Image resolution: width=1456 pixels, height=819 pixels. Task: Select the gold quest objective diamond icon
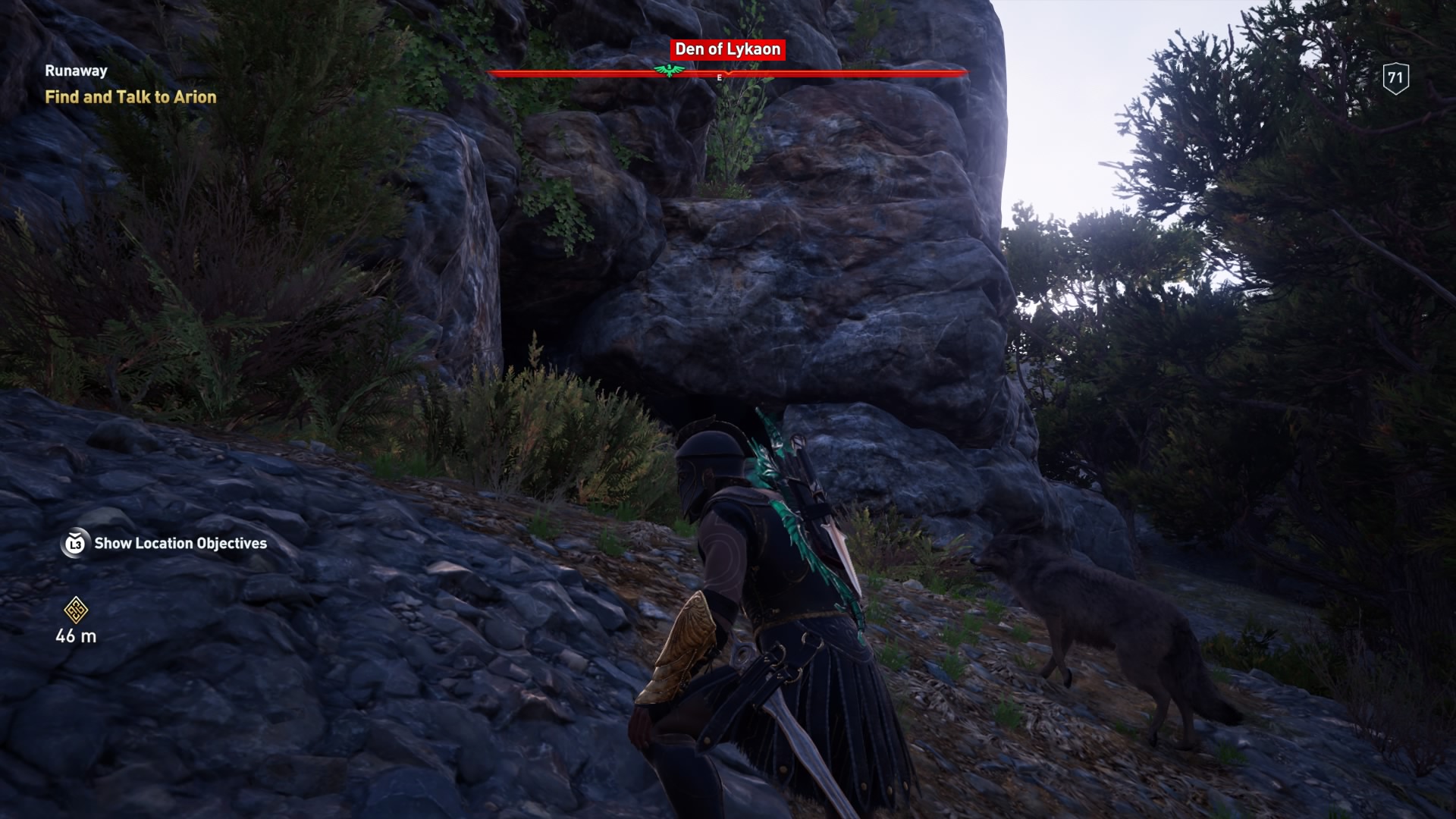click(x=74, y=610)
